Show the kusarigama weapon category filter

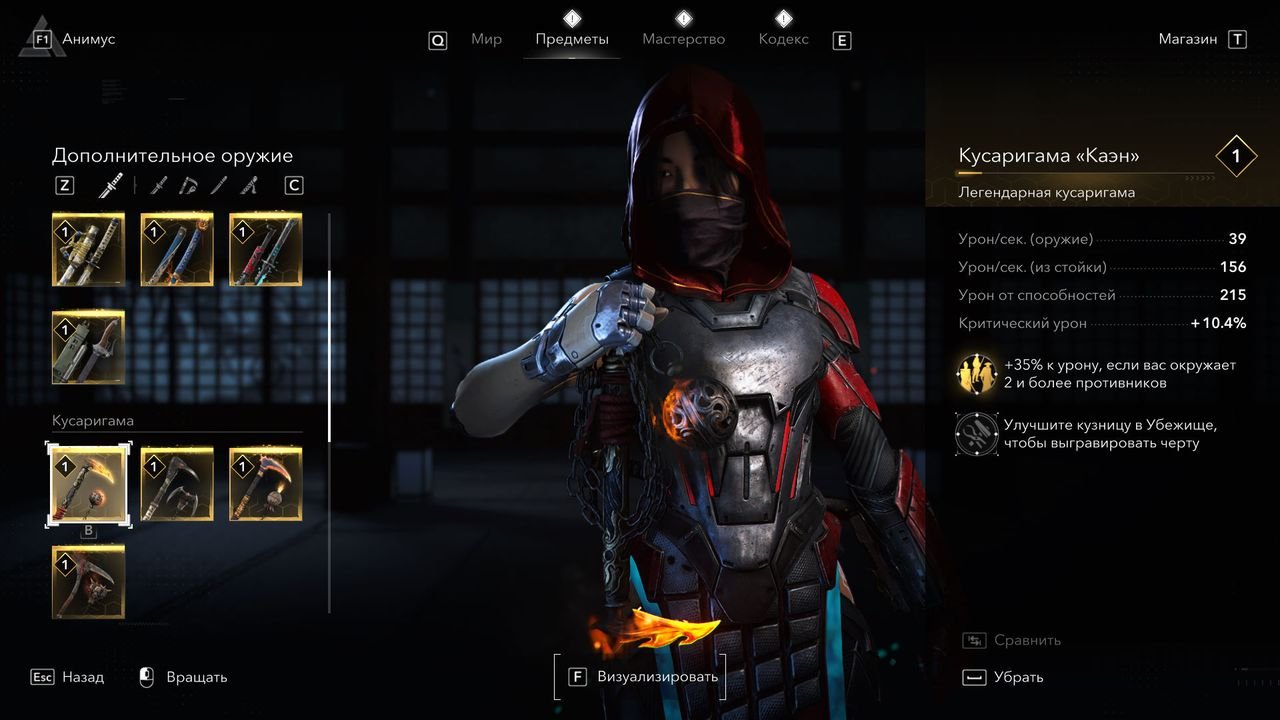click(189, 185)
